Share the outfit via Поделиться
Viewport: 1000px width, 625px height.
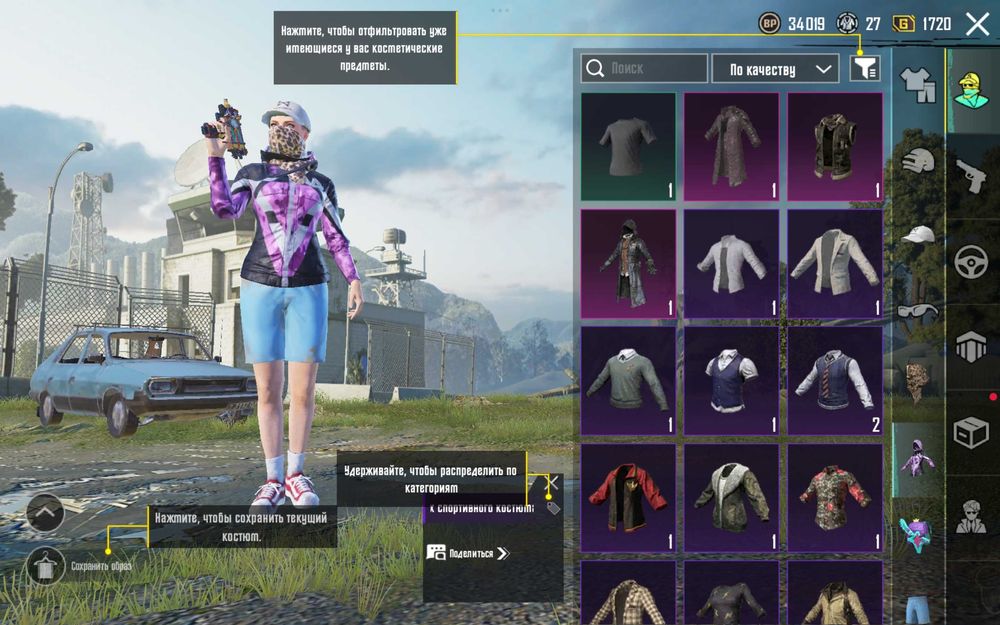point(468,552)
